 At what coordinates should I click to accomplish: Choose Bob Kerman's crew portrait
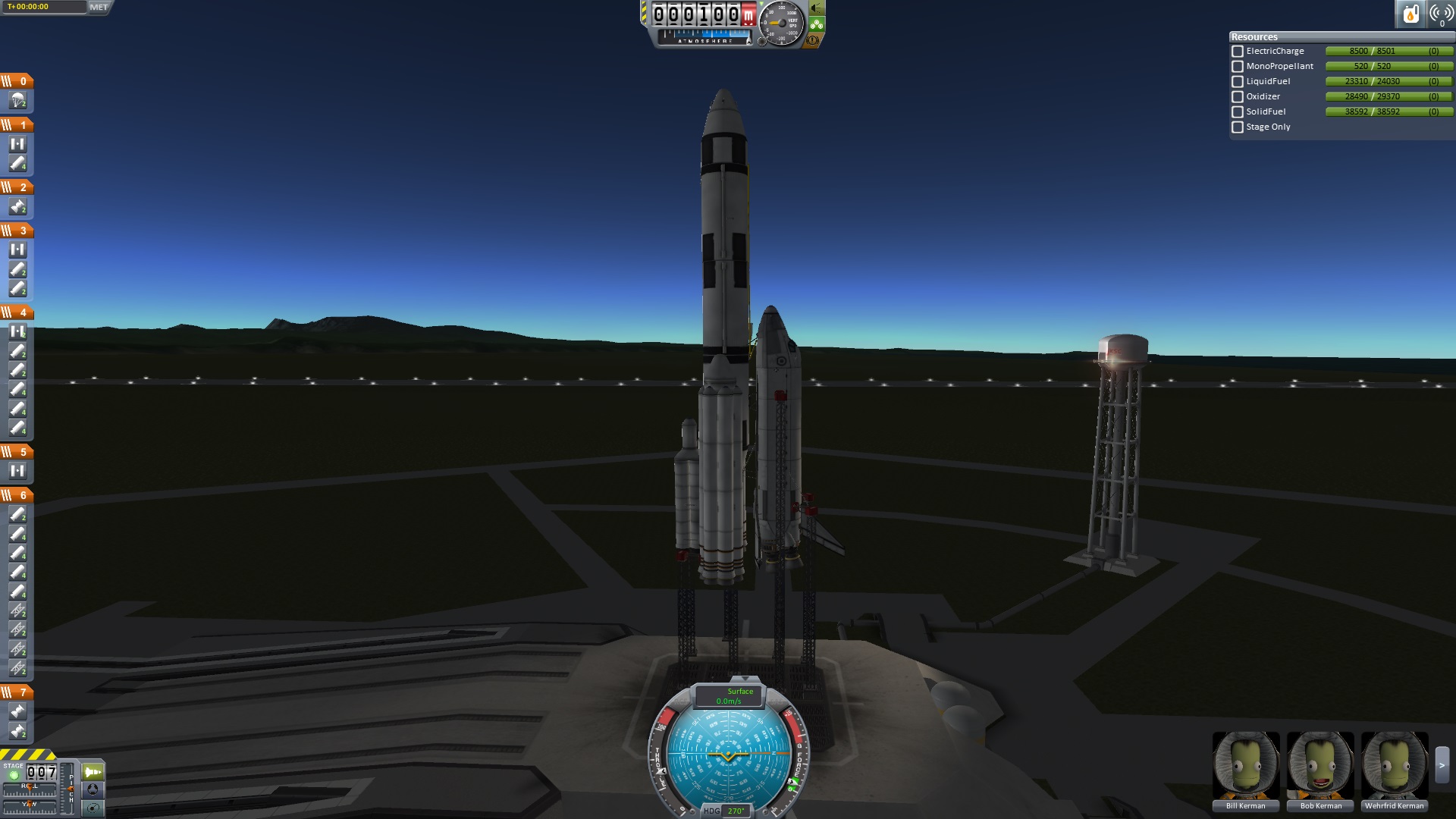pos(1319,766)
